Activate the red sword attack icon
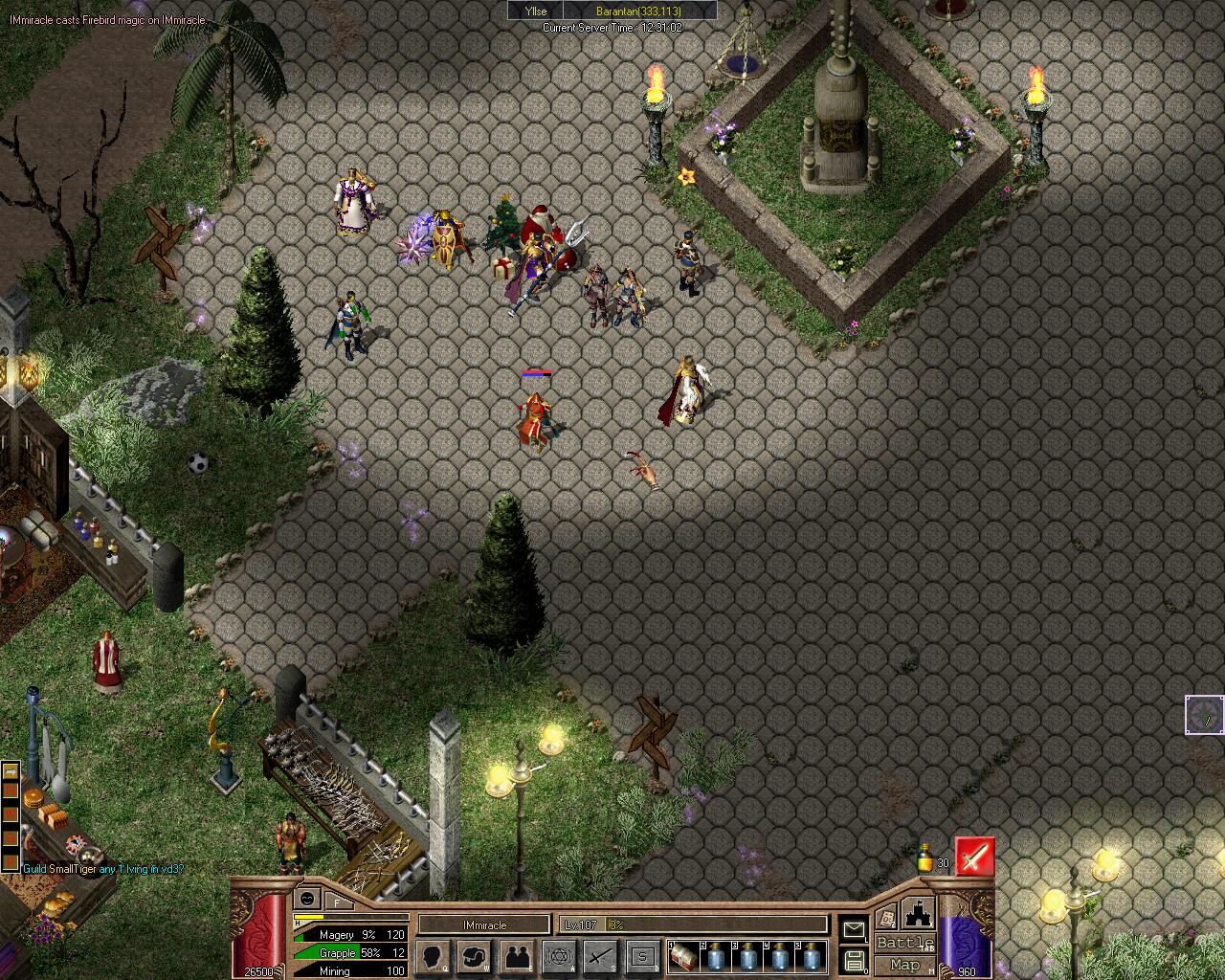This screenshot has width=1225, height=980. click(974, 857)
